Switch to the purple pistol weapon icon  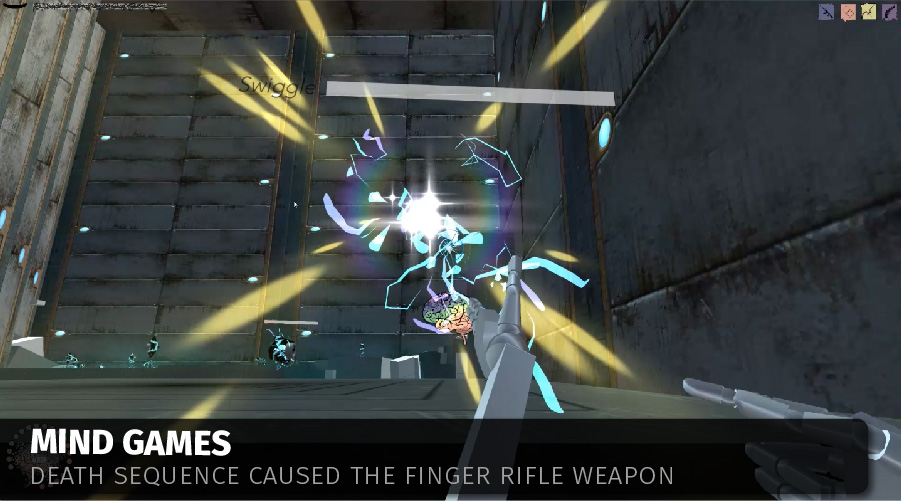click(x=887, y=12)
